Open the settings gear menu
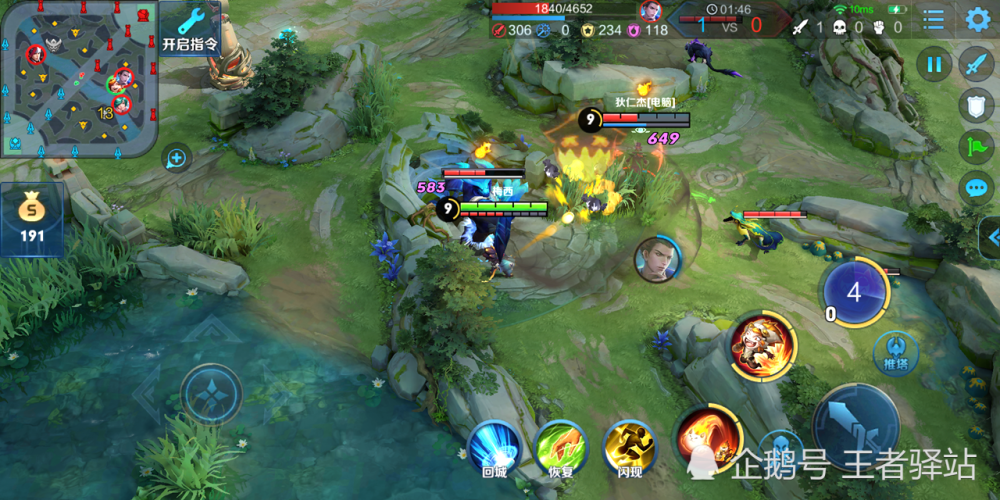This screenshot has width=1000, height=500. coord(977,19)
